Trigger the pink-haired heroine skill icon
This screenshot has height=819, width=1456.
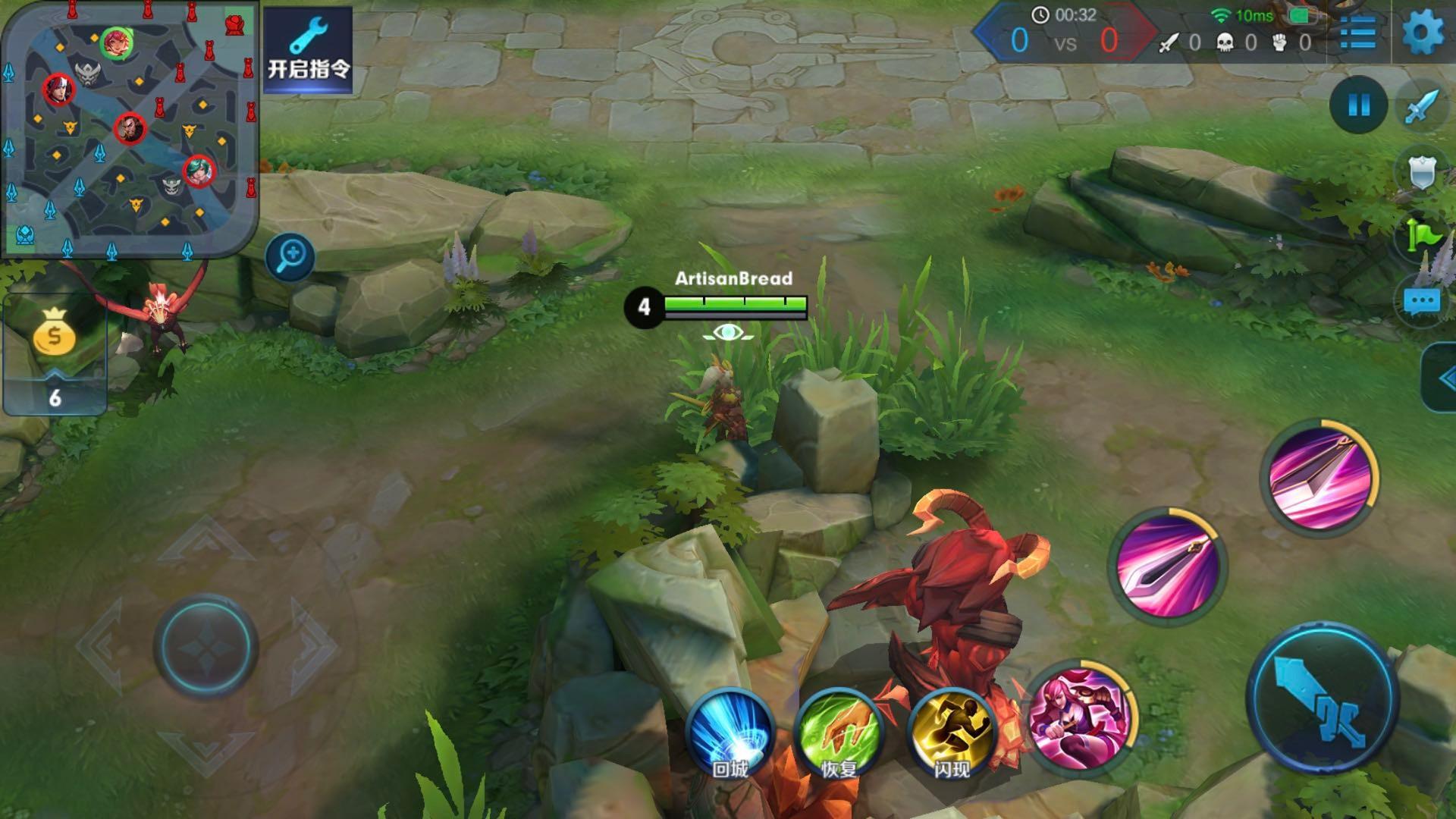(x=1081, y=717)
